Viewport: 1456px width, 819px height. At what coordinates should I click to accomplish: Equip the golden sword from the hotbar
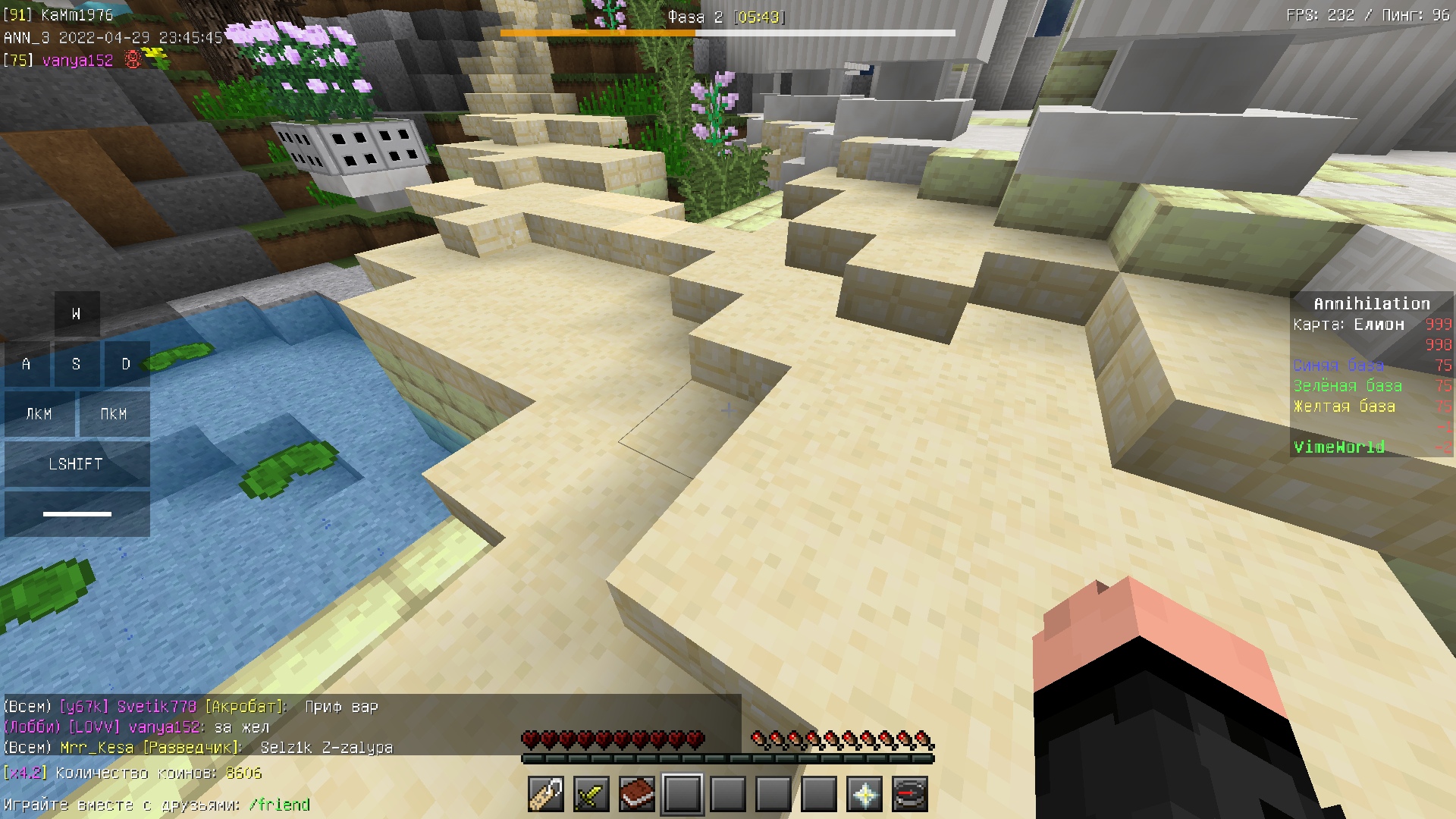click(x=591, y=795)
